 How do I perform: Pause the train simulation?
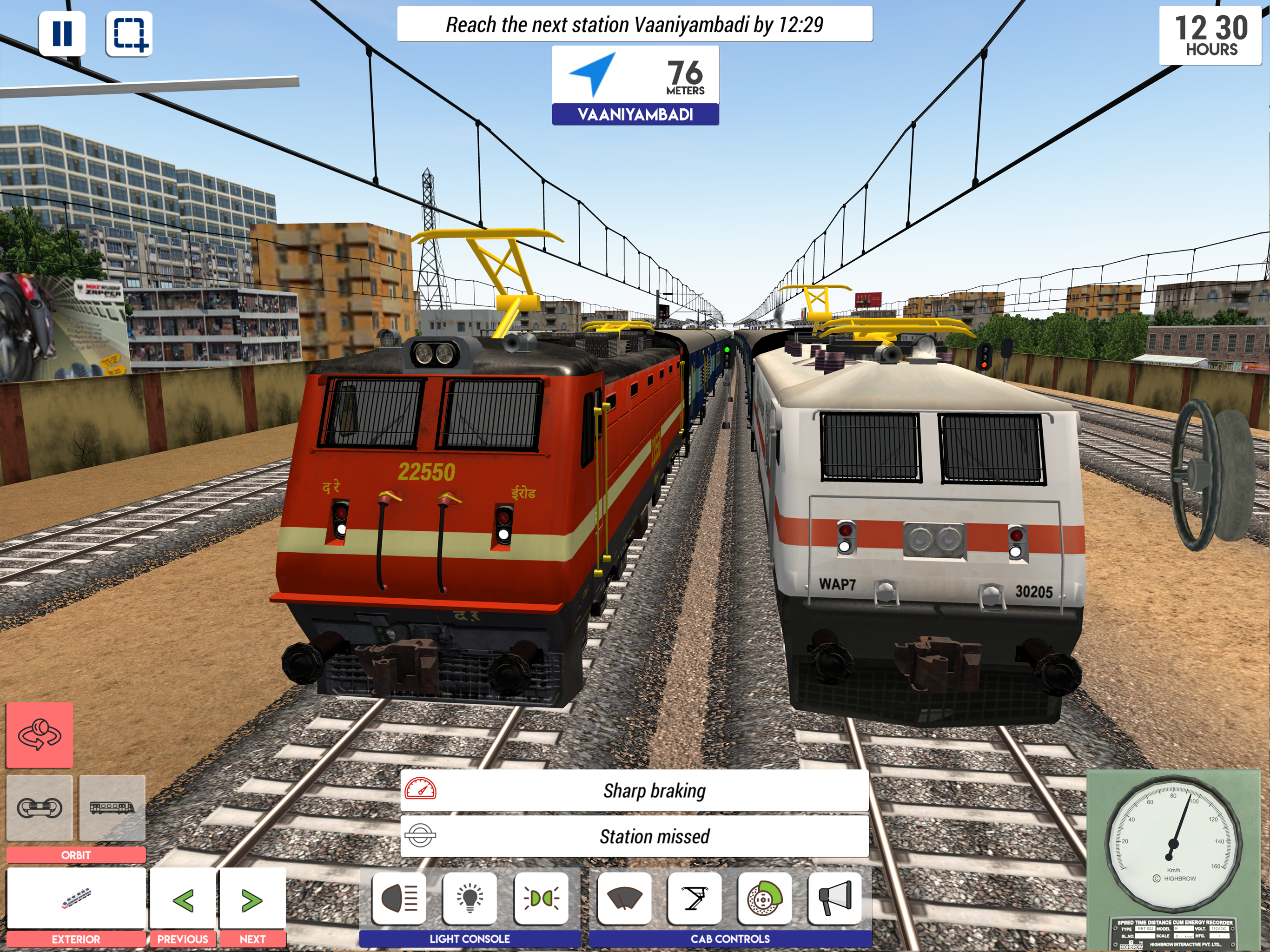62,33
